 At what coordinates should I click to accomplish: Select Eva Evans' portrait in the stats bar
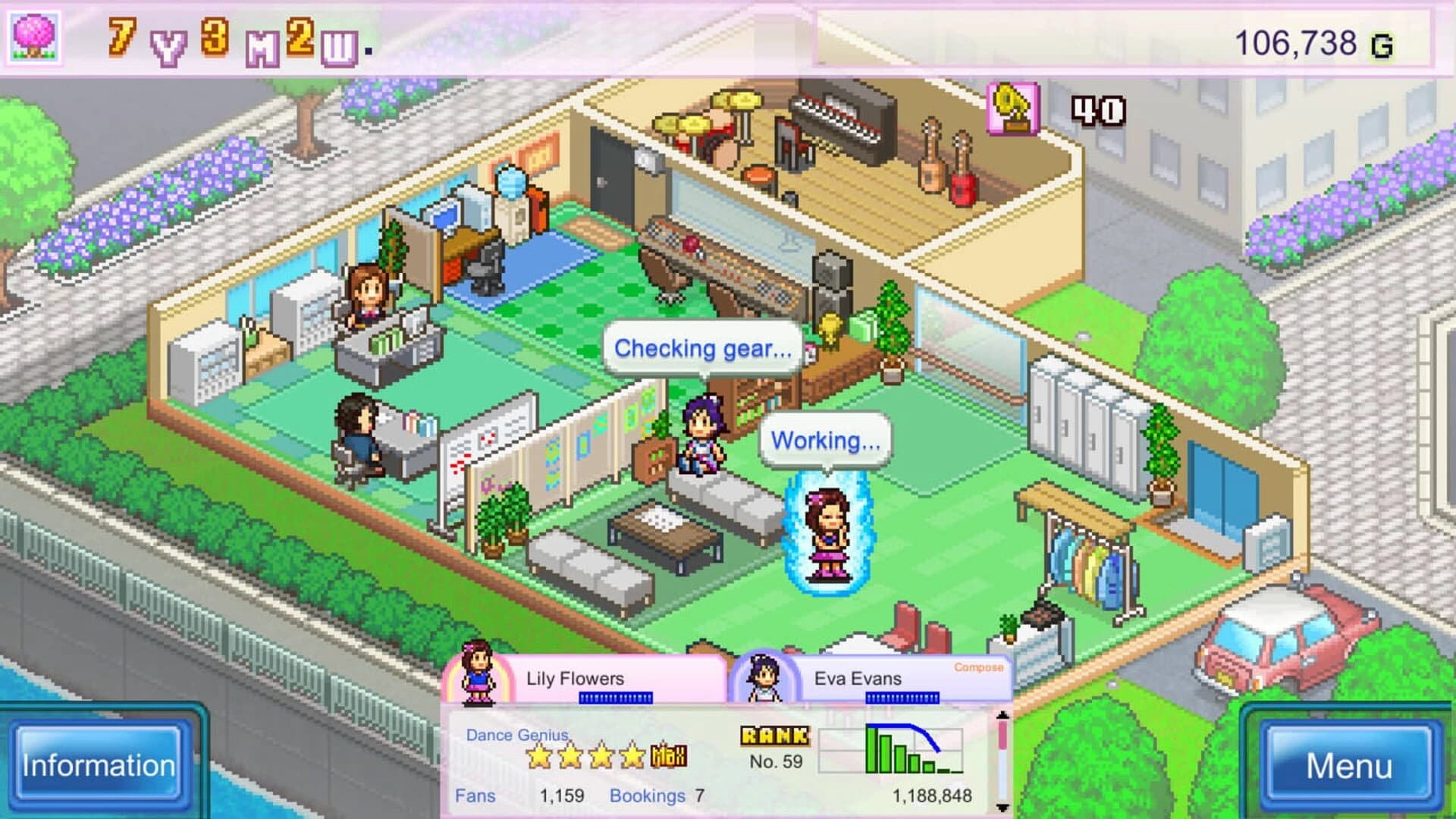(x=765, y=677)
